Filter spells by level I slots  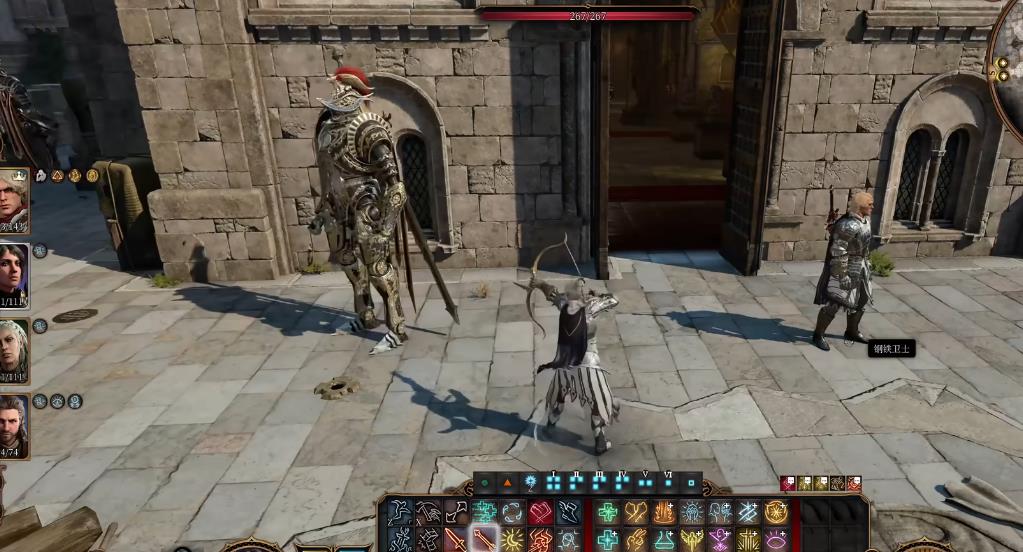(x=553, y=482)
